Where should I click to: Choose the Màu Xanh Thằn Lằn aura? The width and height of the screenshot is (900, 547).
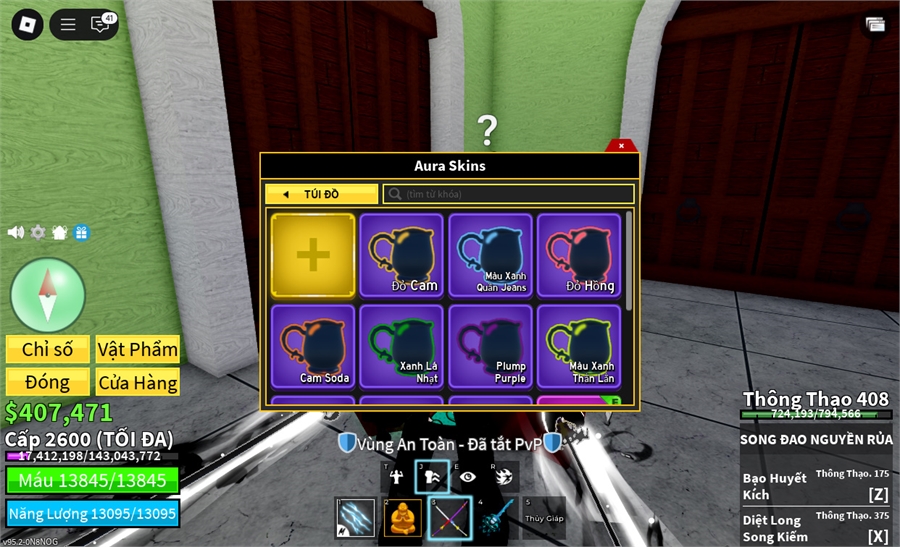click(x=579, y=346)
